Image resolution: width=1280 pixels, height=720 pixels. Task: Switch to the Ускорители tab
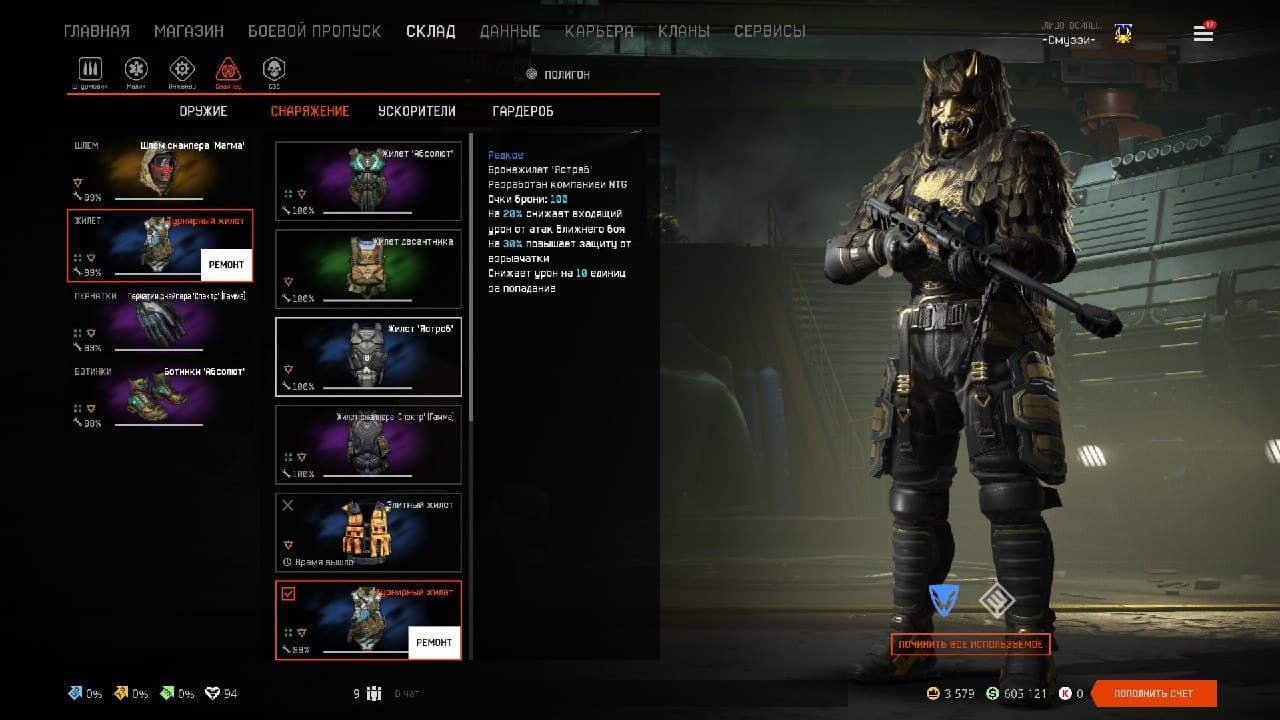[x=417, y=111]
